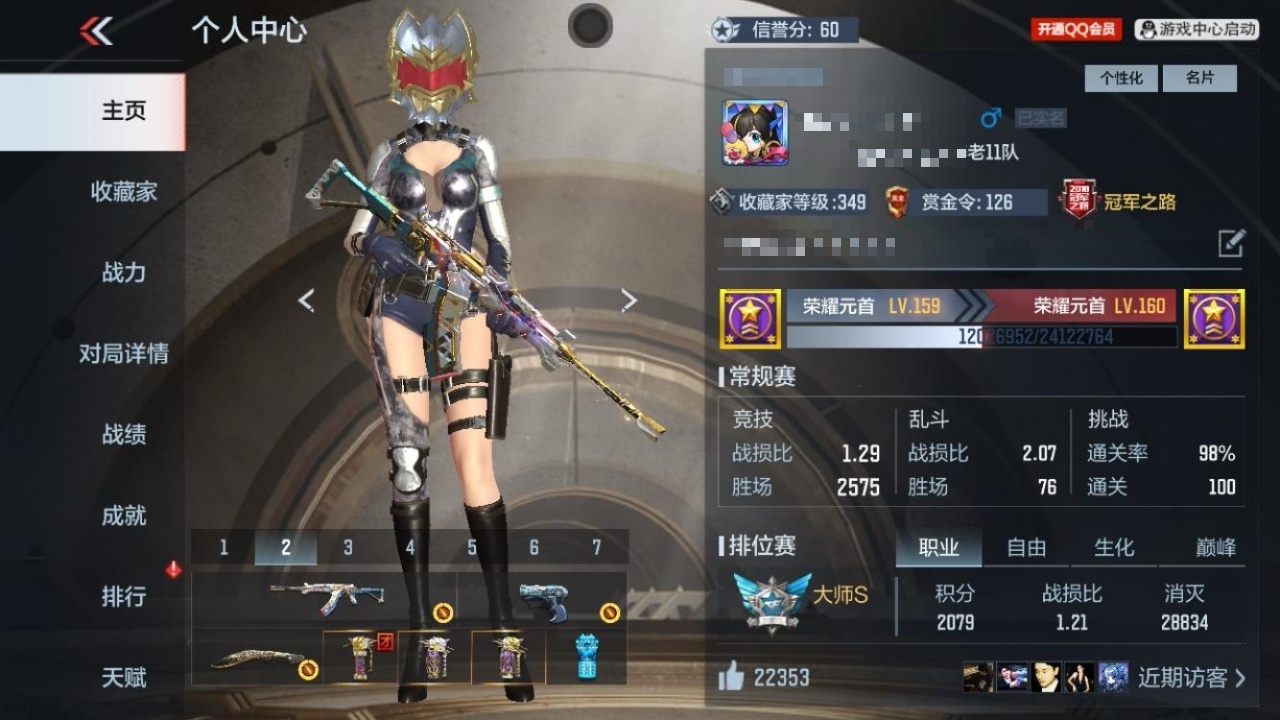The width and height of the screenshot is (1280, 720).
Task: Open the 成就 achievements page
Action: point(124,515)
